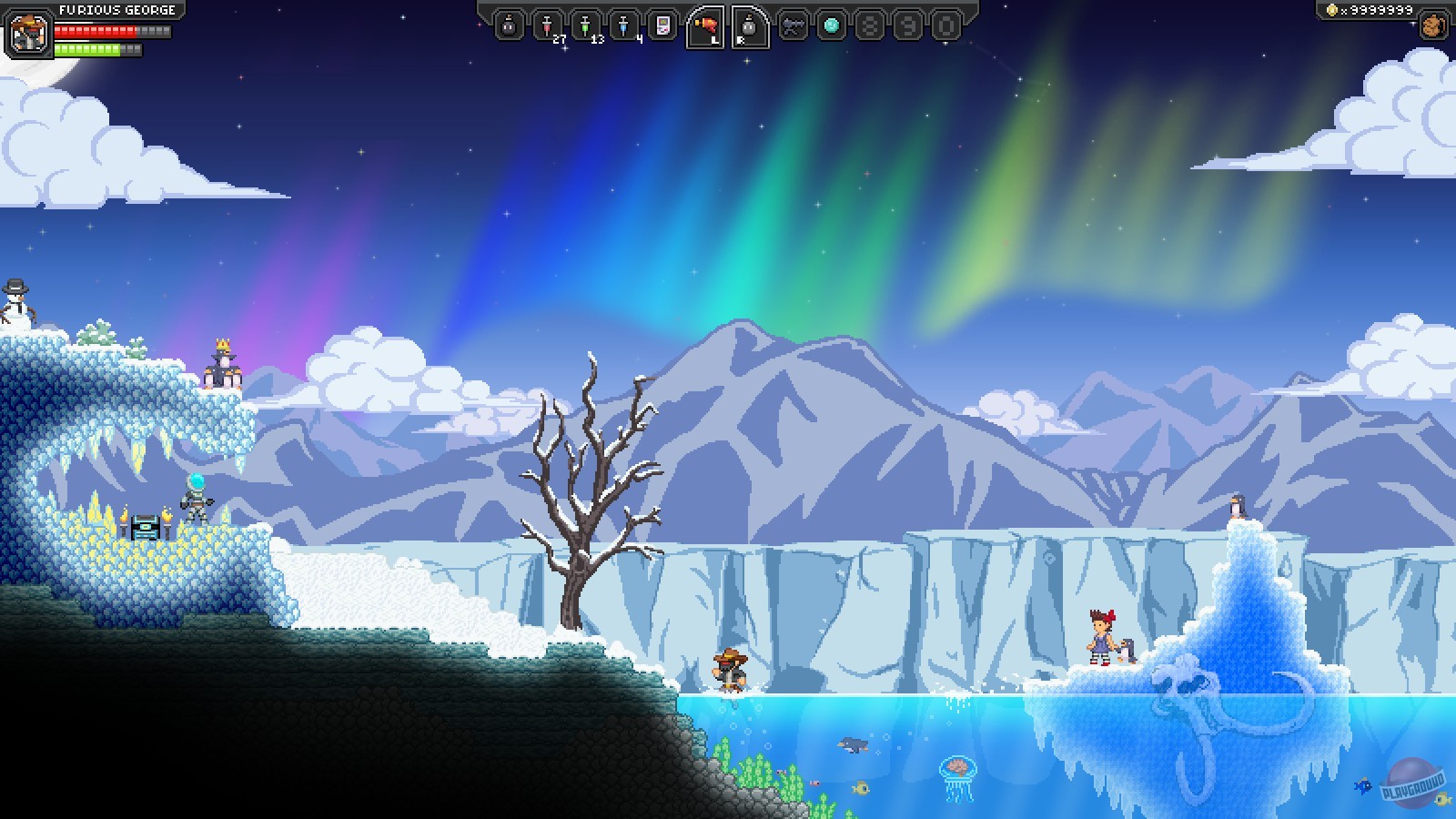This screenshot has width=1456, height=819.
Task: Select the handheld game console item in hotbar
Action: click(x=661, y=24)
